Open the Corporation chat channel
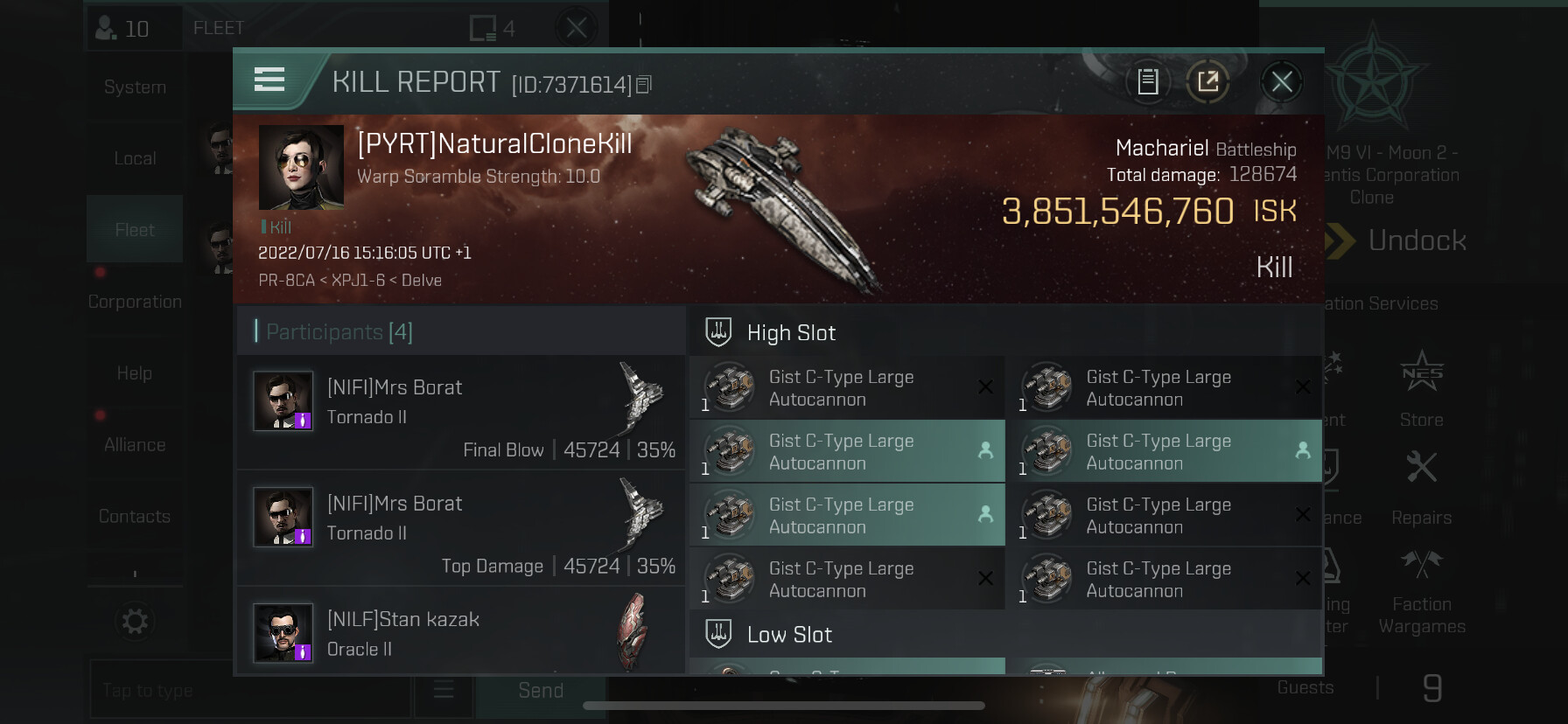Screen dimensions: 1568x724 point(135,302)
